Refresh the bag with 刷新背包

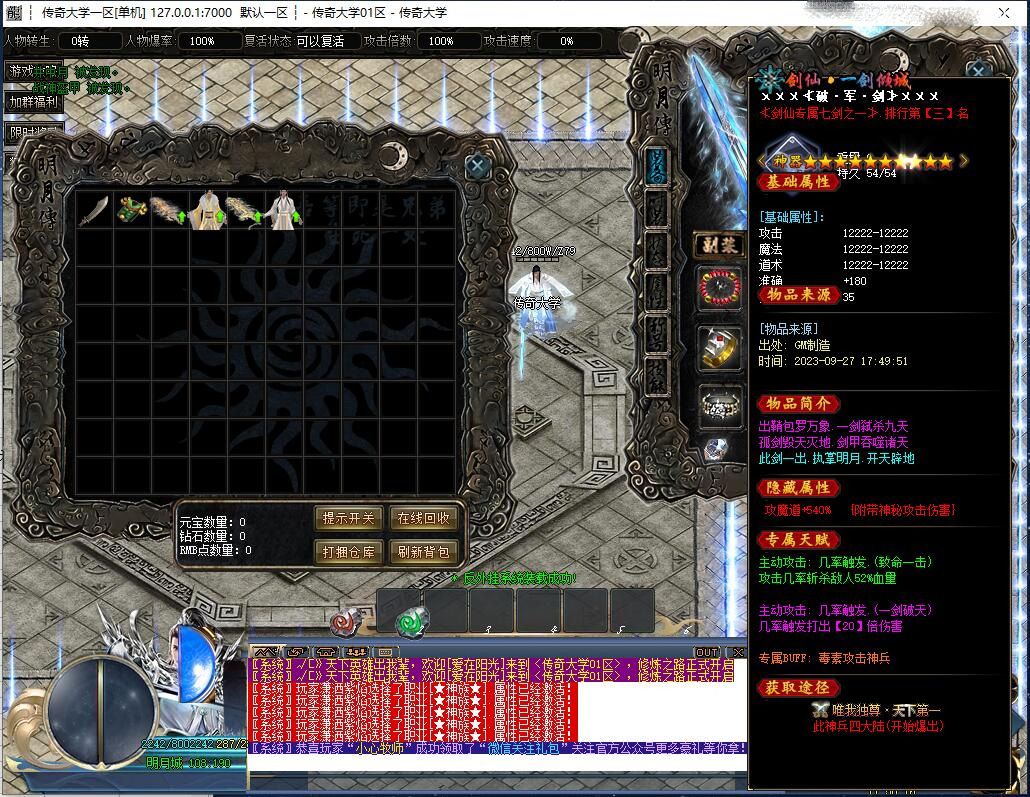pos(424,551)
